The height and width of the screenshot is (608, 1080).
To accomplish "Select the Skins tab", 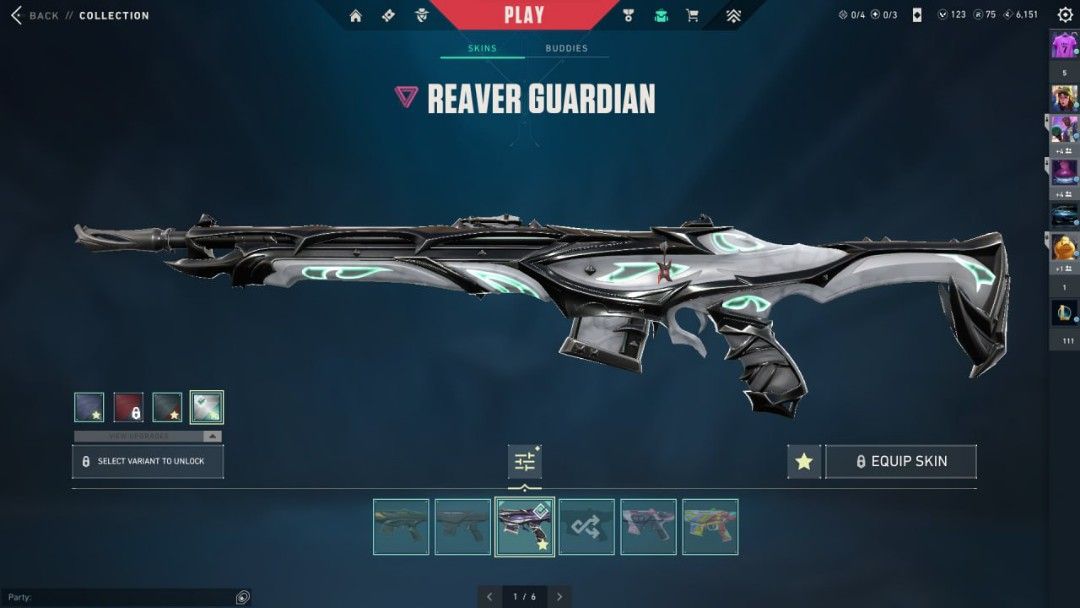I will pos(482,48).
